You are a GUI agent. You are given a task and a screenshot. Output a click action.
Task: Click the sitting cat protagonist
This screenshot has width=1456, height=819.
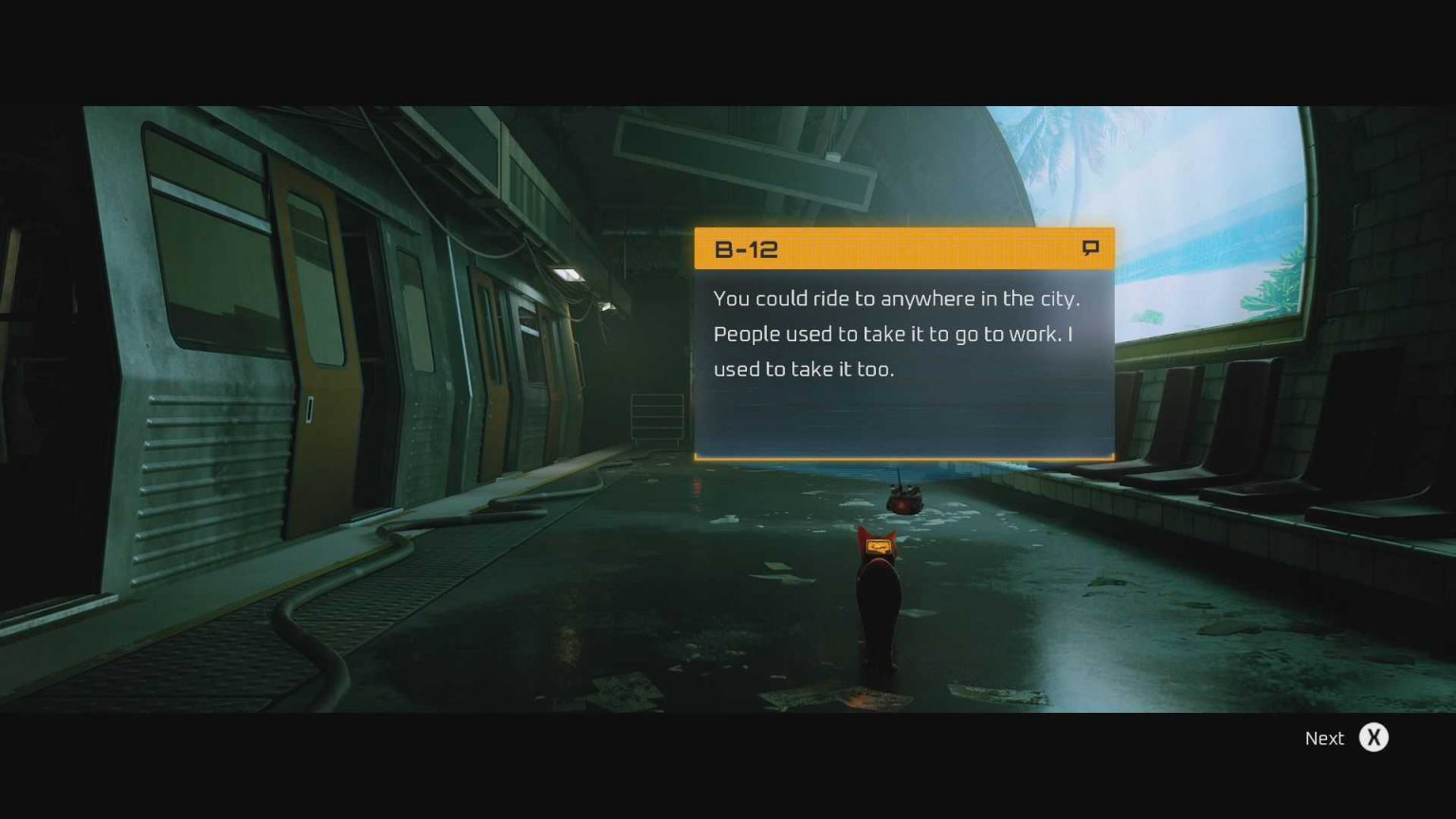(x=880, y=607)
